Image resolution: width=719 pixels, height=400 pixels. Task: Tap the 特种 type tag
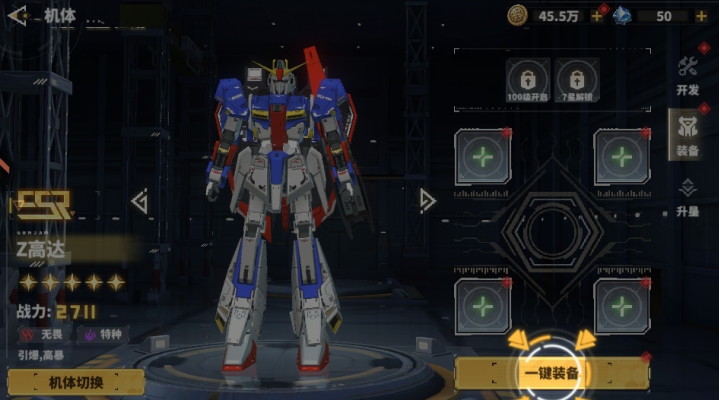(x=104, y=334)
